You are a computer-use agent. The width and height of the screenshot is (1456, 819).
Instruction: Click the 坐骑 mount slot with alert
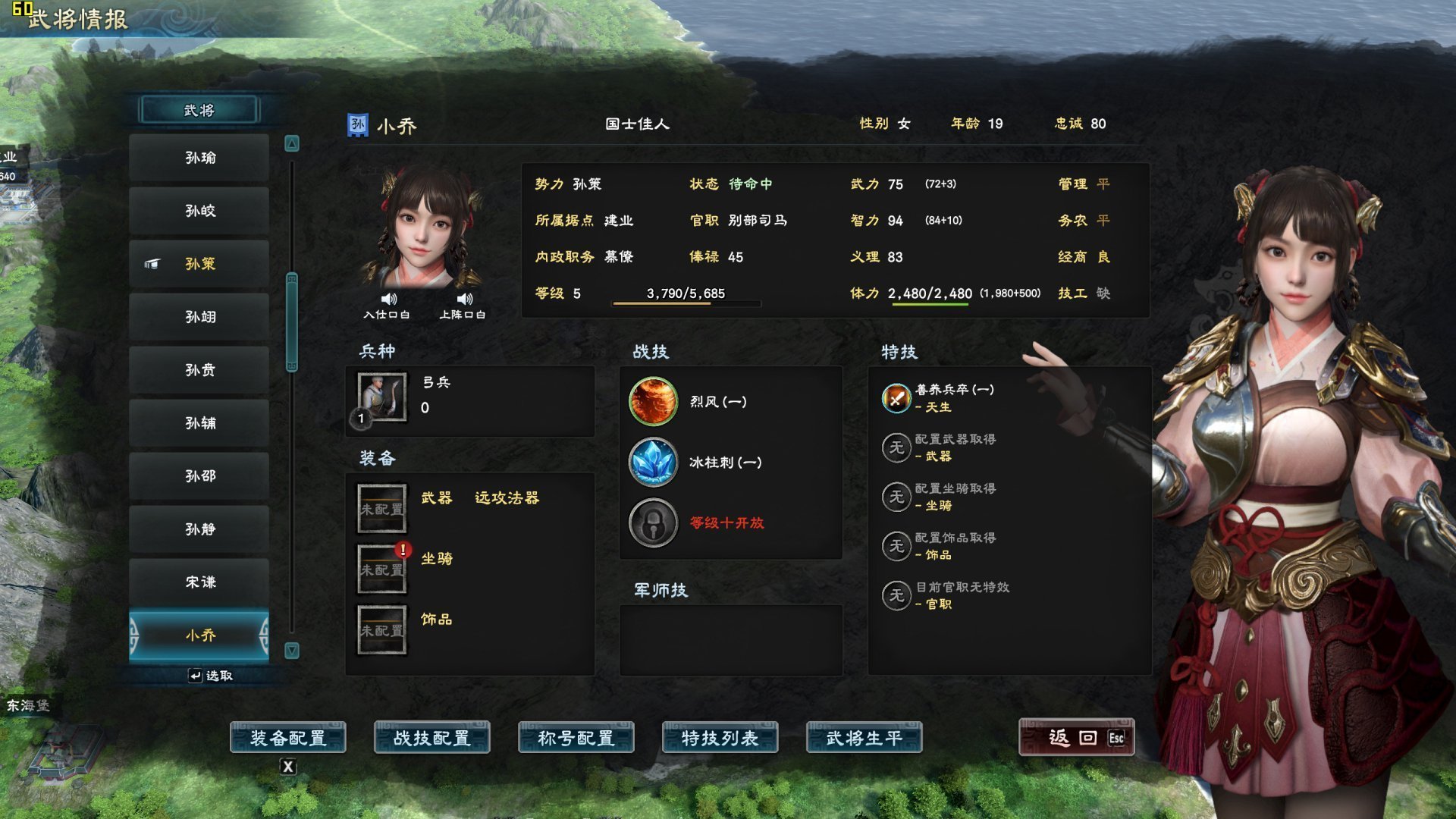tap(381, 569)
